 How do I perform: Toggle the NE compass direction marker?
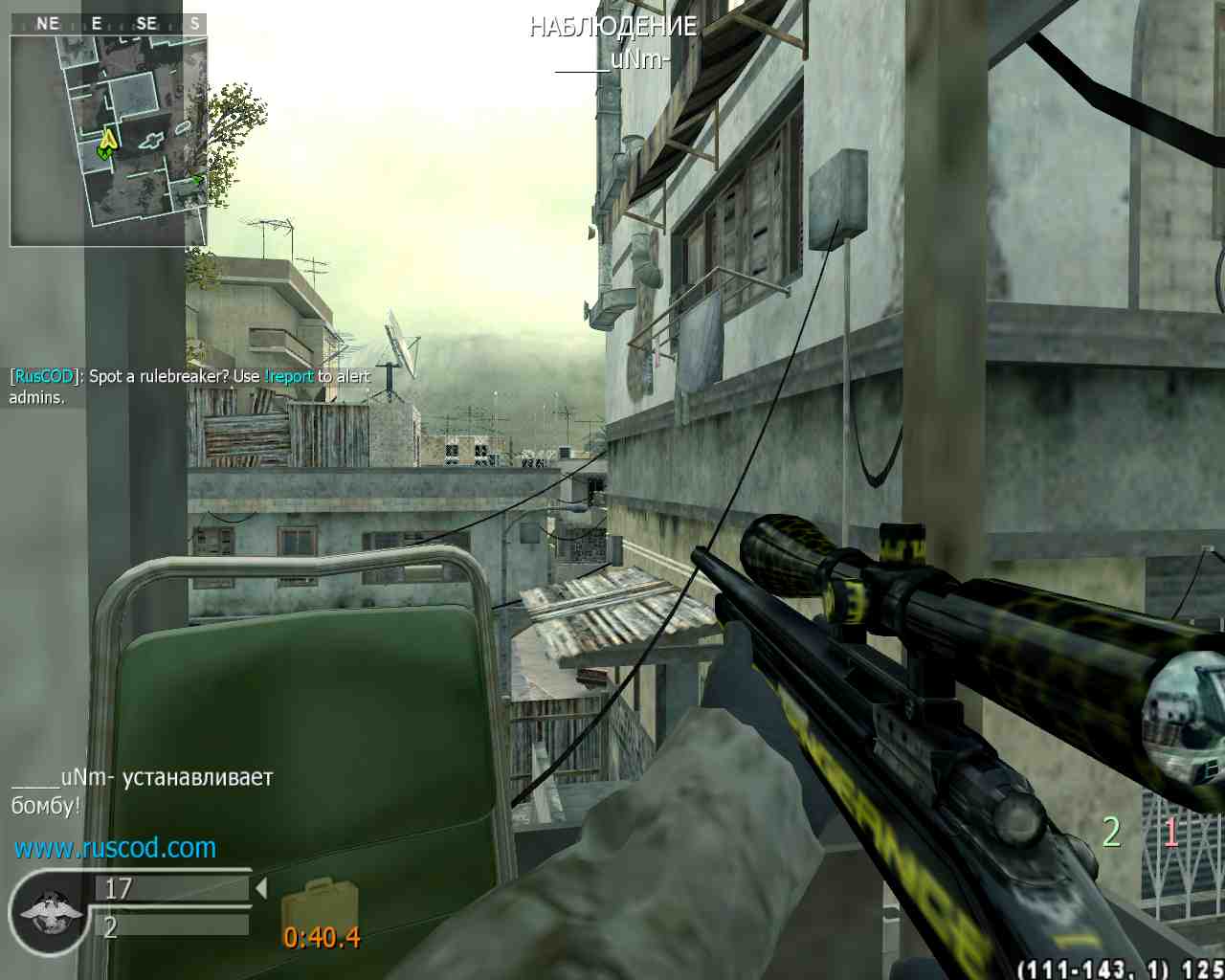coord(47,22)
